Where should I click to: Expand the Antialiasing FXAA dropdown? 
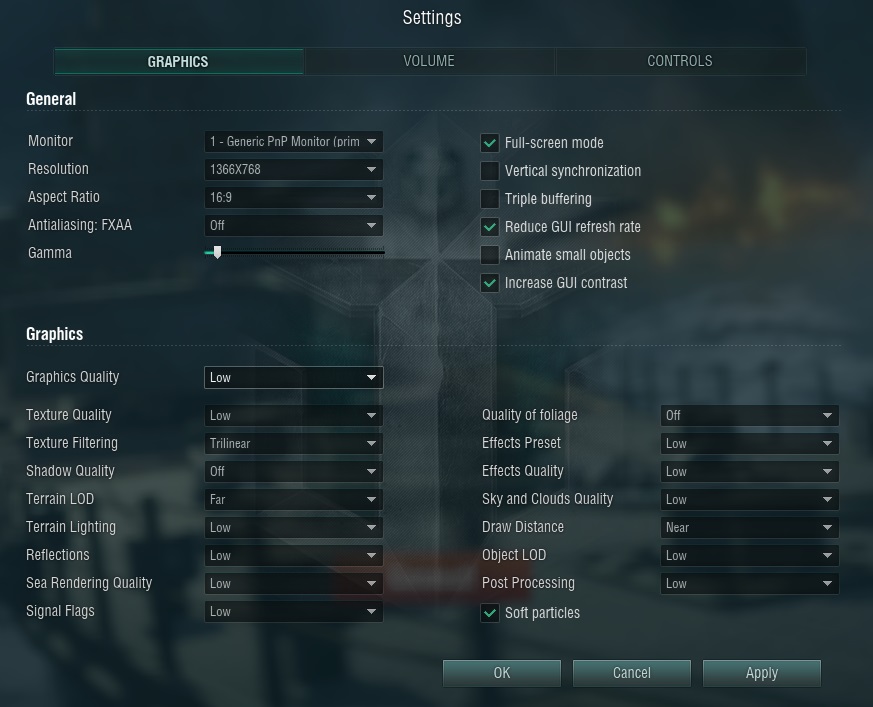(293, 226)
